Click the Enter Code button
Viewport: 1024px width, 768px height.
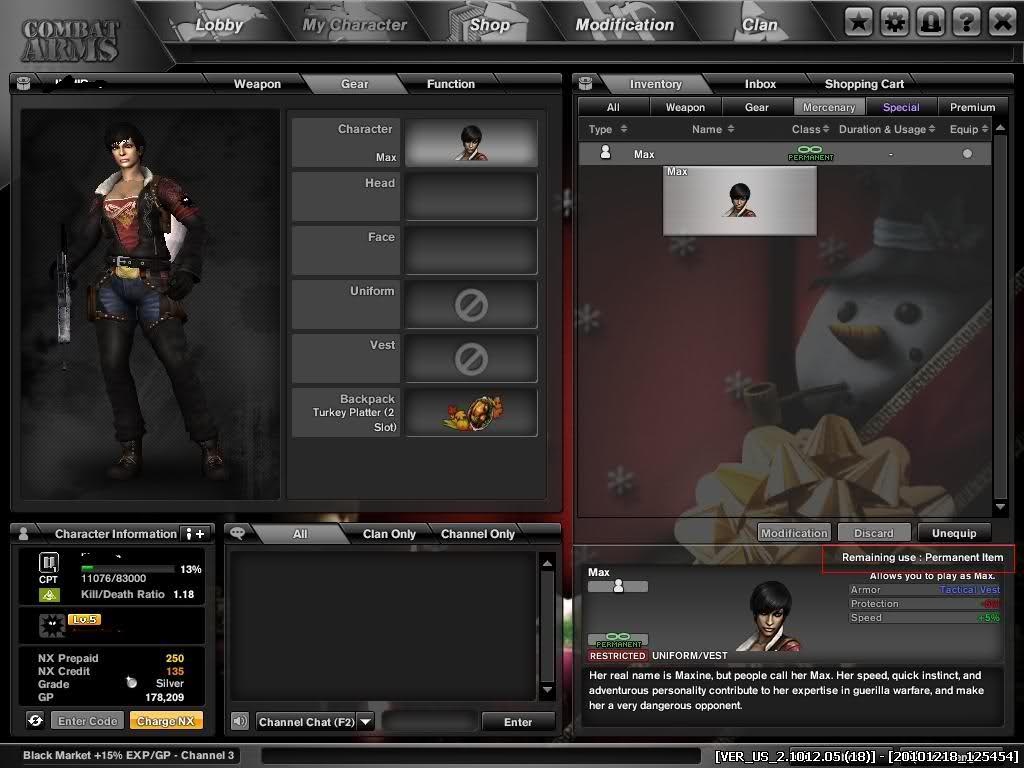88,721
